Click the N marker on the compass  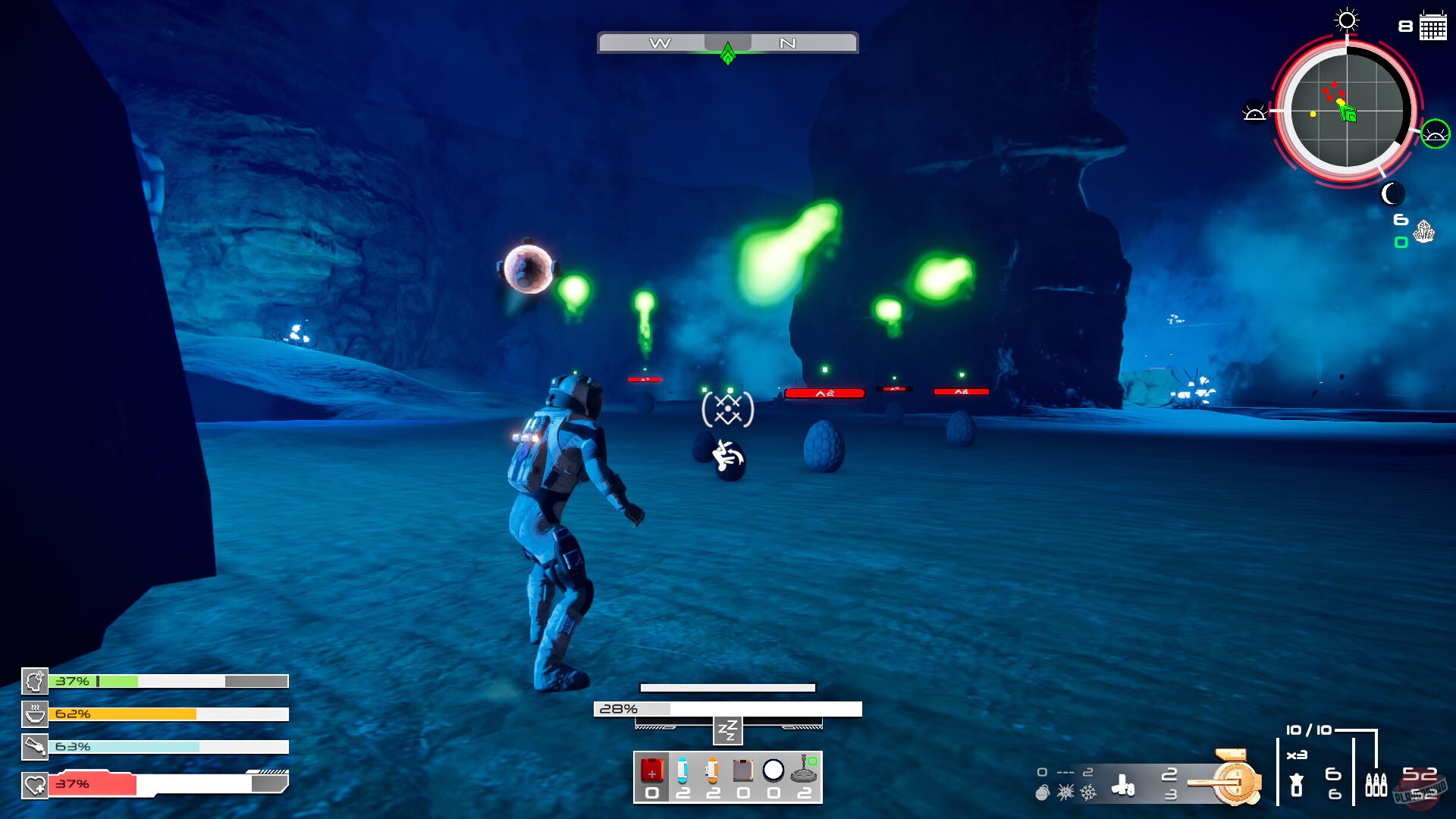pyautogui.click(x=789, y=43)
